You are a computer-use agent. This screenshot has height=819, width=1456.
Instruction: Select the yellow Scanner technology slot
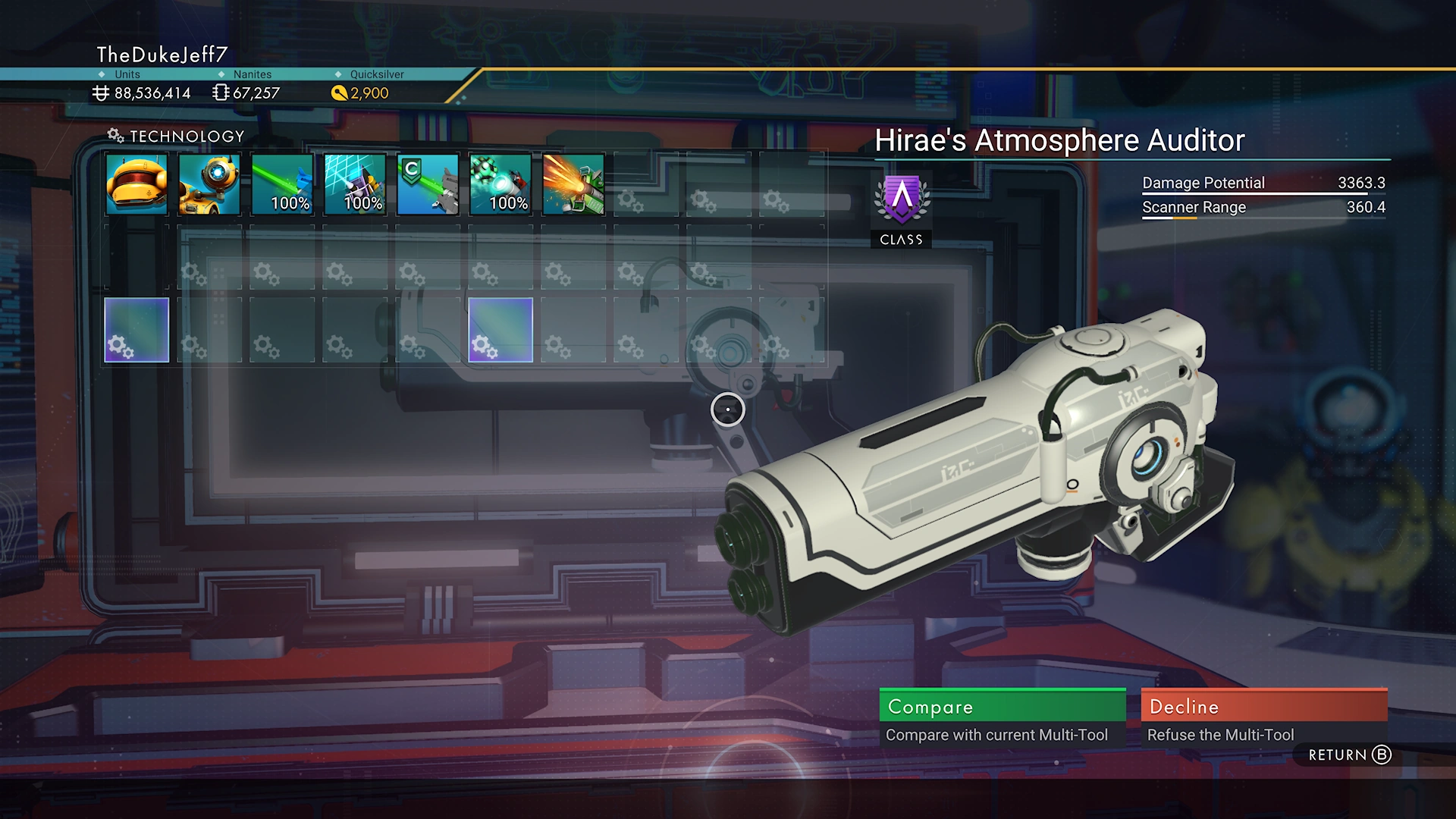pyautogui.click(x=136, y=185)
